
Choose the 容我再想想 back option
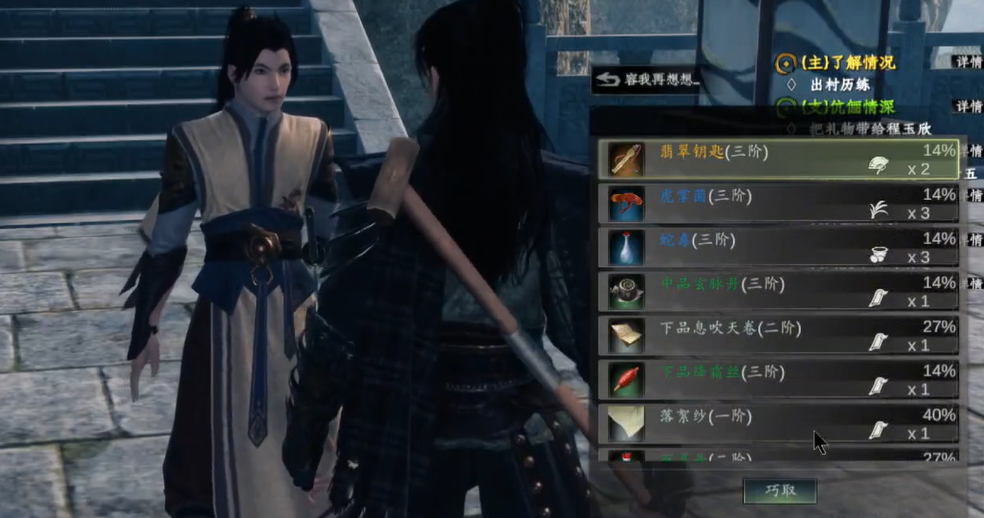click(647, 79)
